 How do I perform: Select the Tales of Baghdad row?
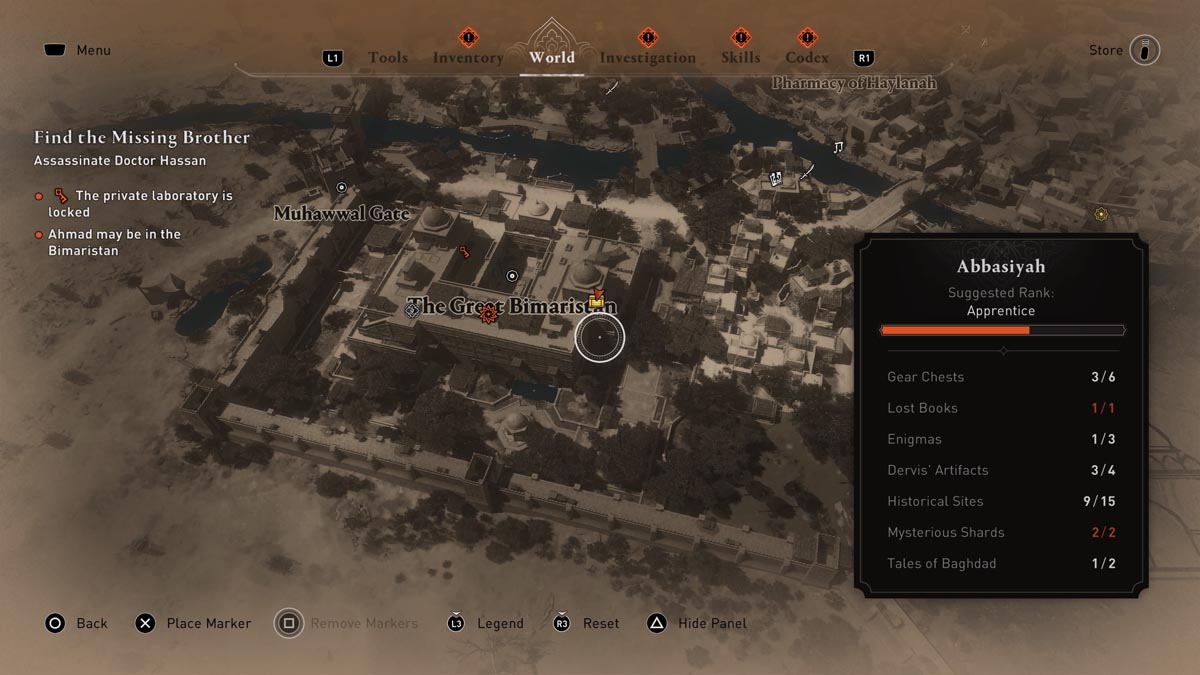tap(1001, 563)
